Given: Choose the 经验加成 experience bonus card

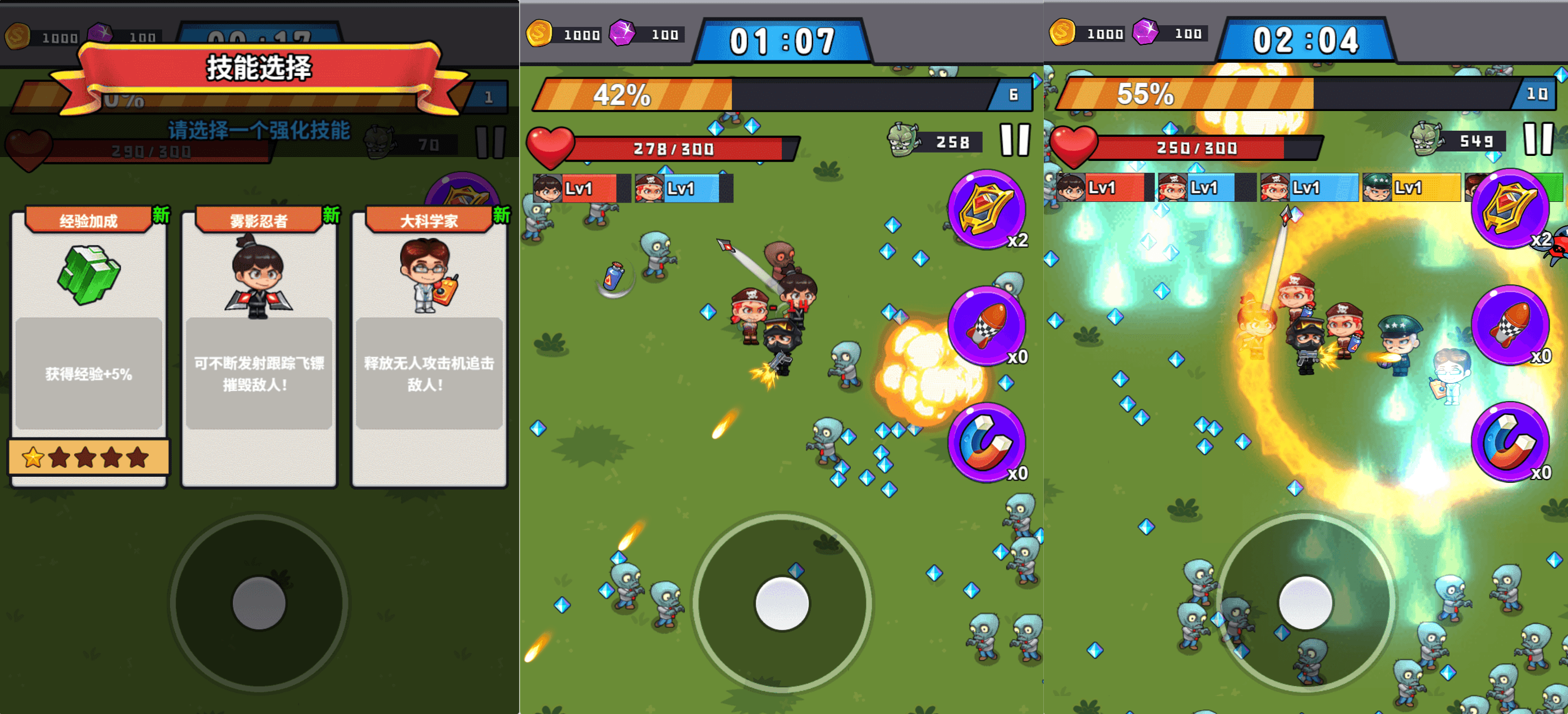Looking at the screenshot, I should coord(89,347).
